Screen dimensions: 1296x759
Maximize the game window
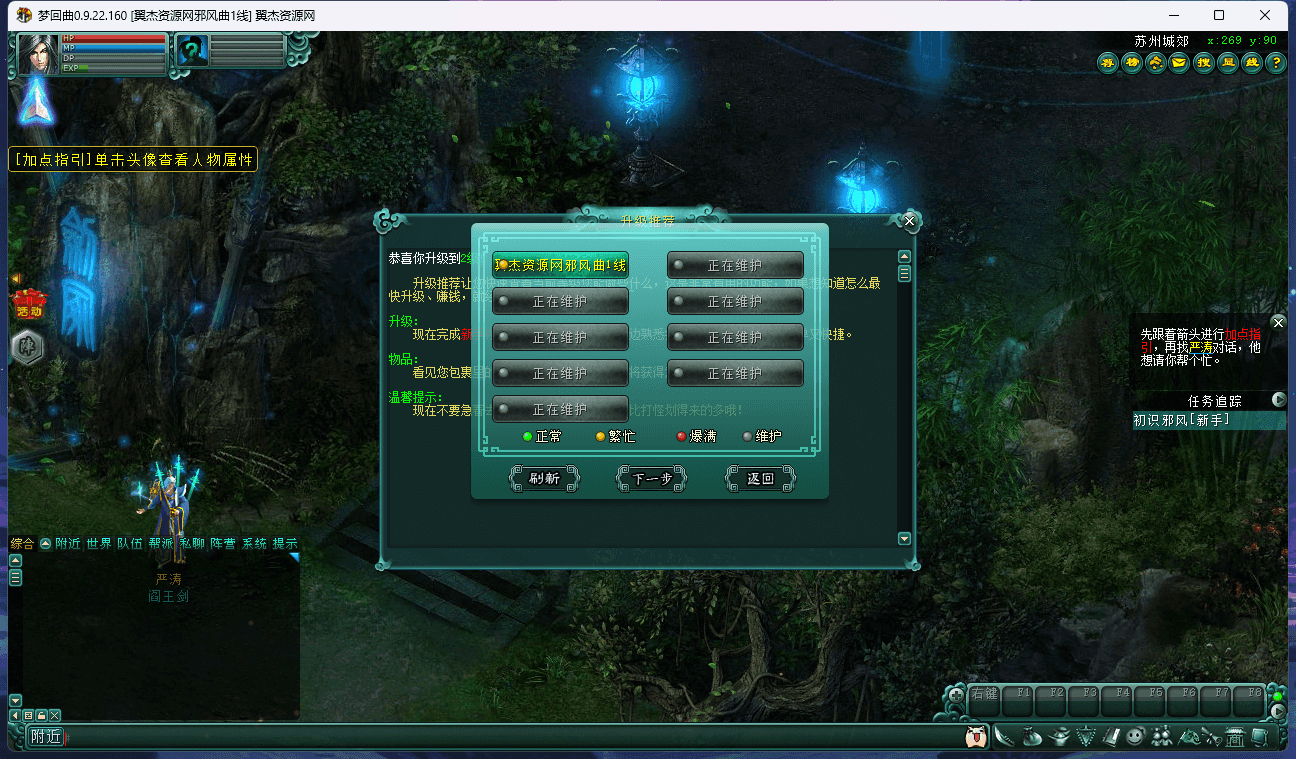click(1219, 15)
